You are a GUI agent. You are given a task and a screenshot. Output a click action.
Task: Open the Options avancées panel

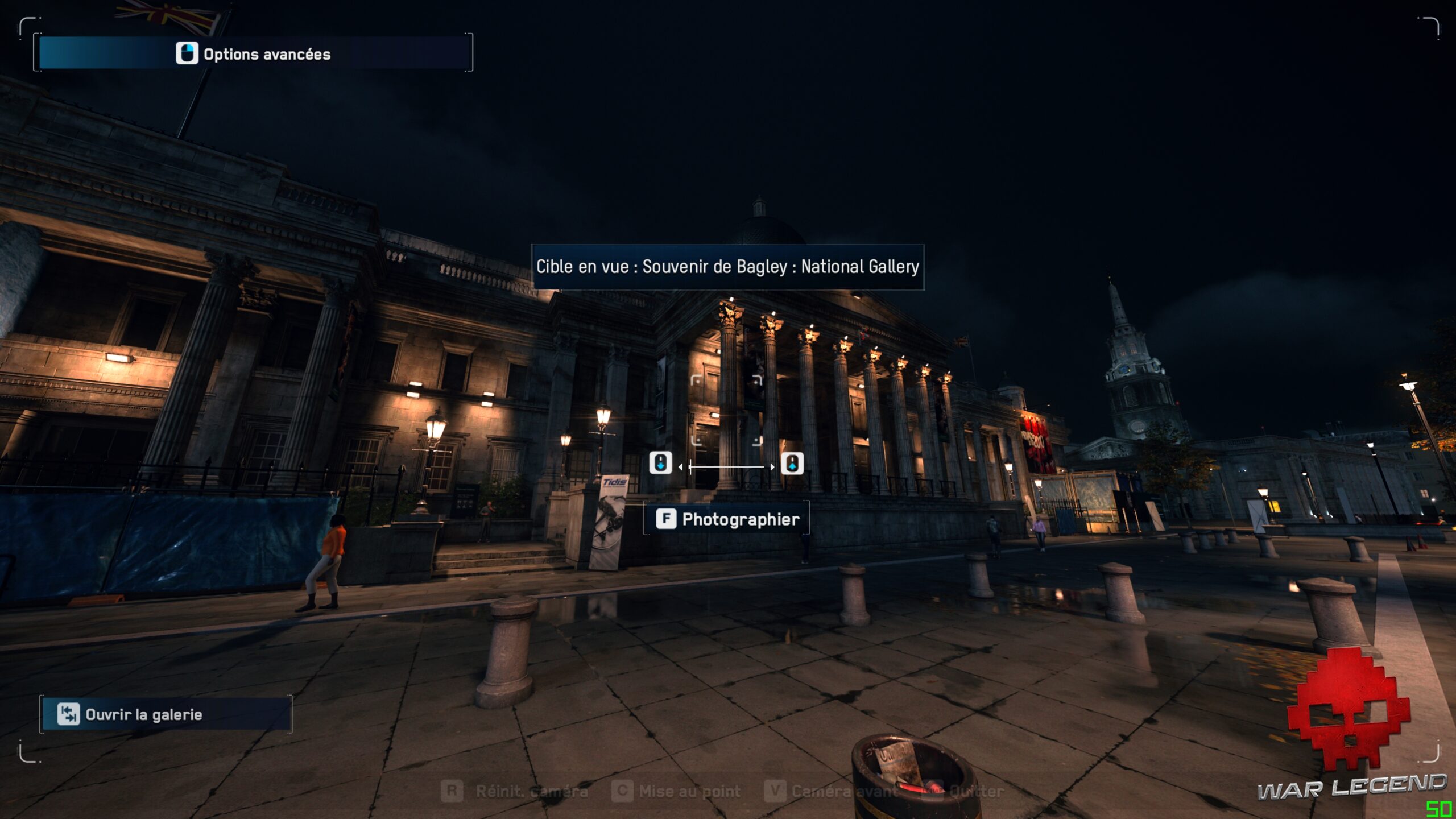pyautogui.click(x=253, y=53)
